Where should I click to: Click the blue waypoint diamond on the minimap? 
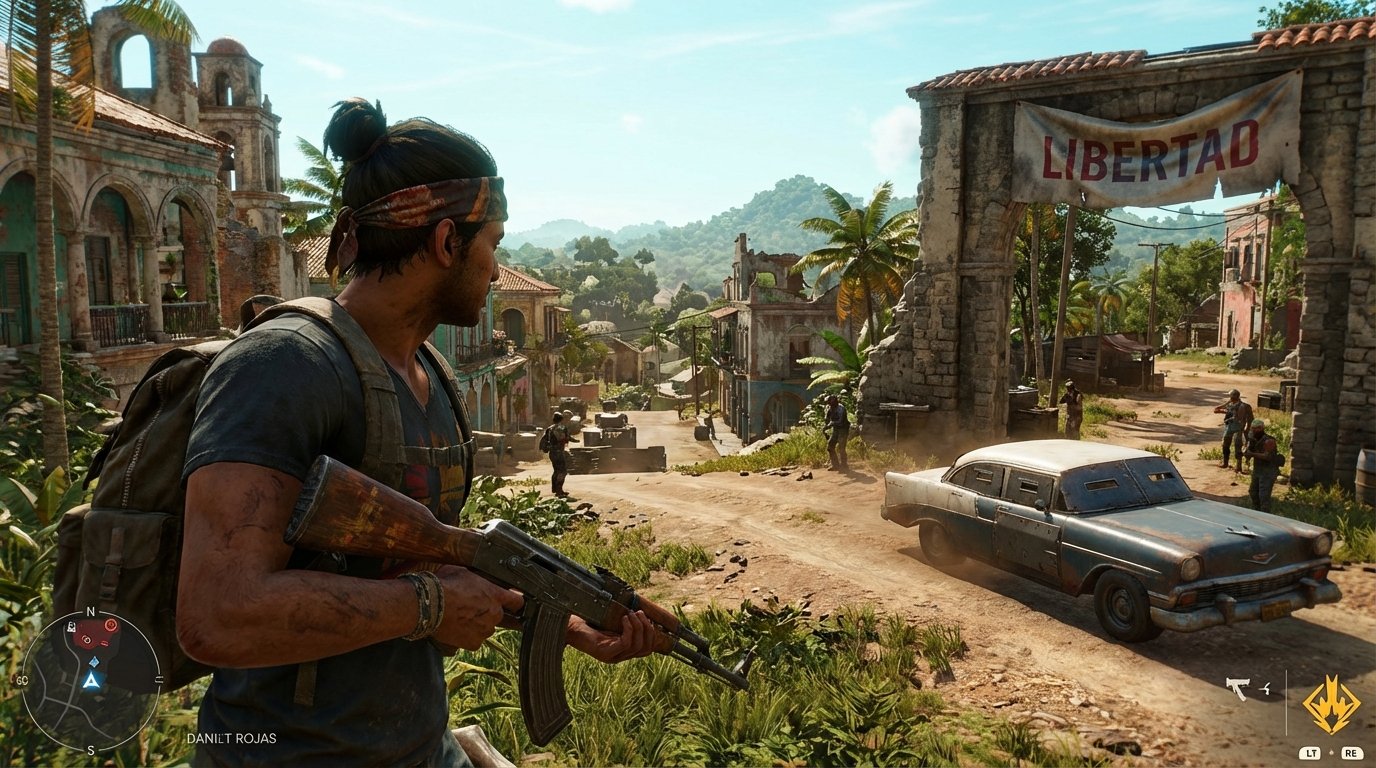[x=94, y=662]
